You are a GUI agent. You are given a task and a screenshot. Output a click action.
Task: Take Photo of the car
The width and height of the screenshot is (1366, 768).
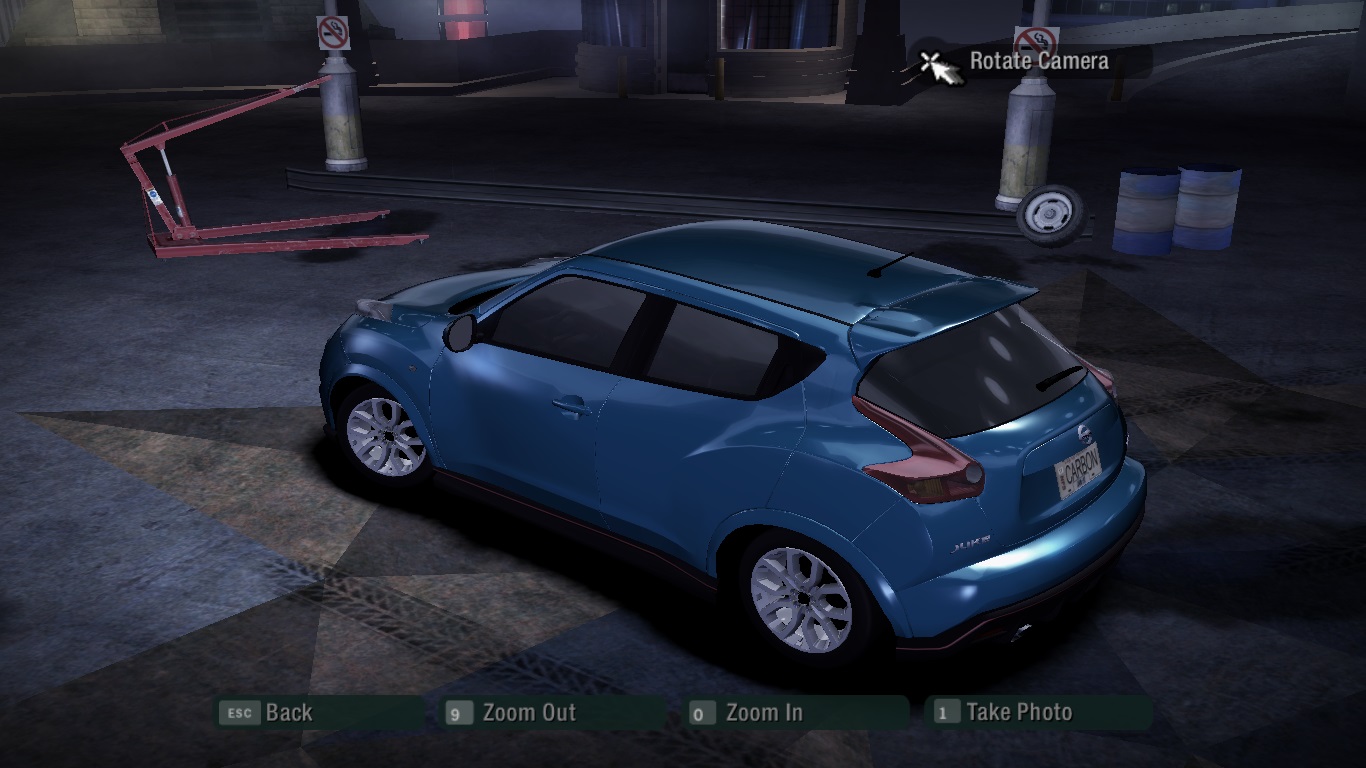(1018, 713)
